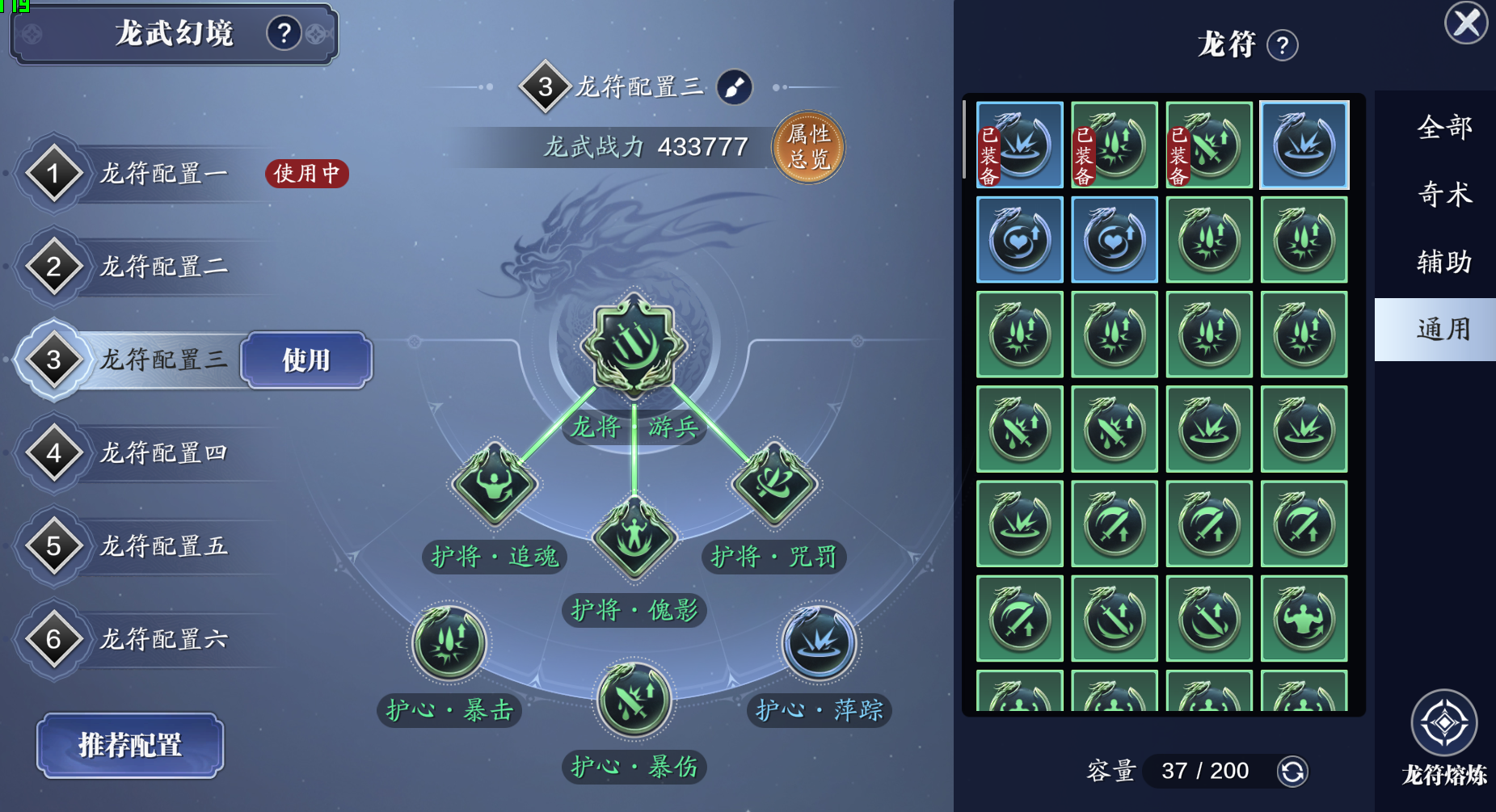The image size is (1496, 812).
Task: Refresh the 容量 capacity counter
Action: [x=1292, y=772]
